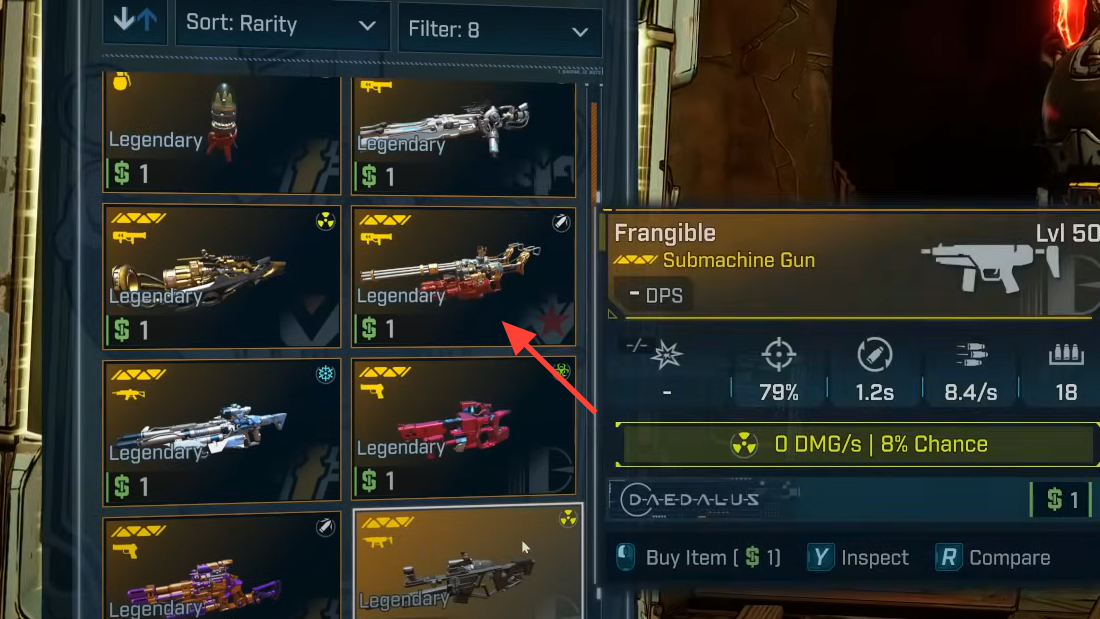Select the red minigun legendary weapon slot
The image size is (1100, 619).
click(x=463, y=276)
